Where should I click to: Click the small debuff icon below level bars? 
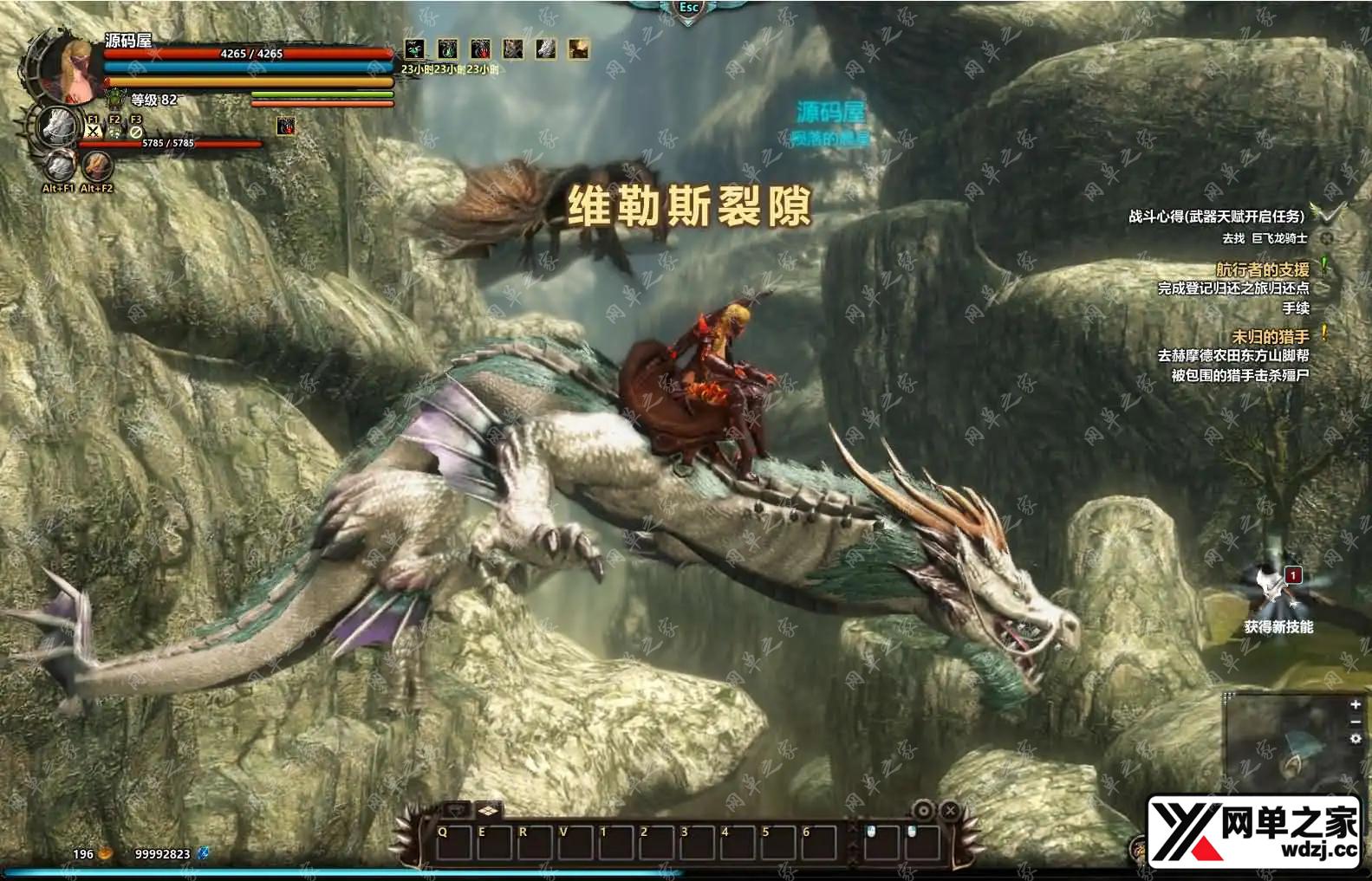285,126
